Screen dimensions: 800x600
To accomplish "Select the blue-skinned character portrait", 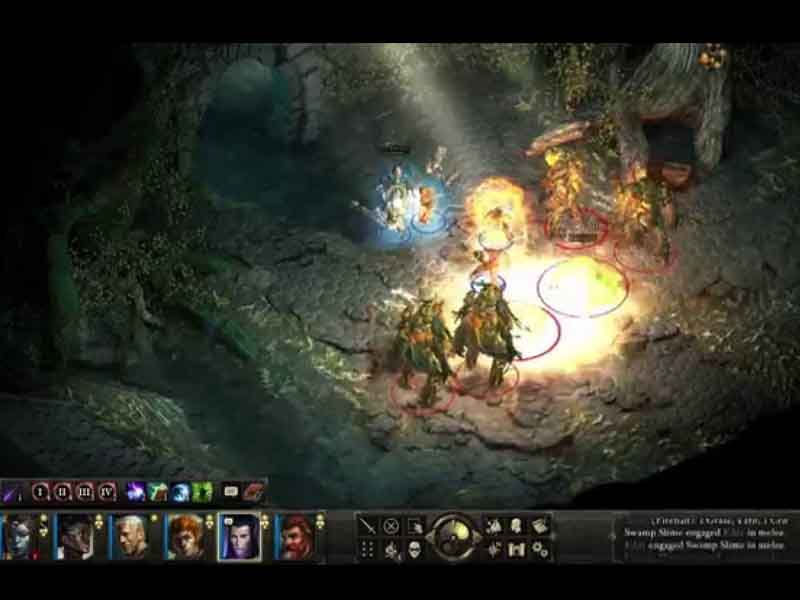I will 20,537.
